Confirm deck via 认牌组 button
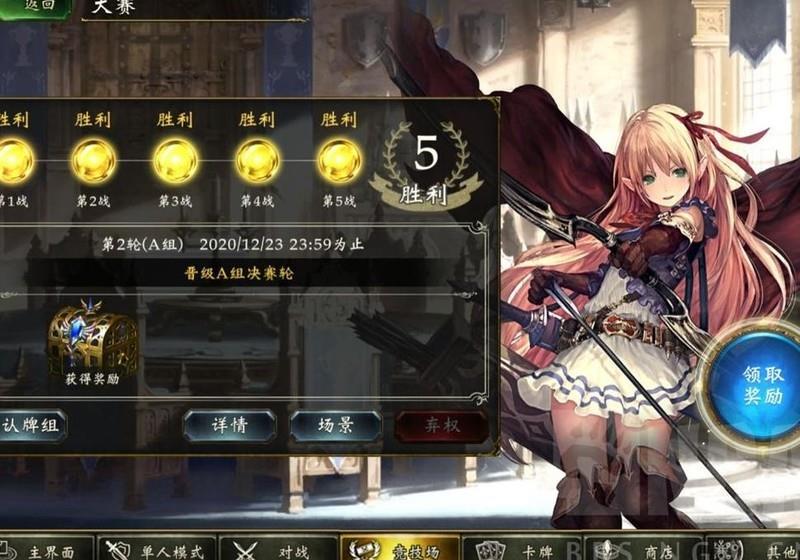Screen dimensions: 800x560 point(32,425)
